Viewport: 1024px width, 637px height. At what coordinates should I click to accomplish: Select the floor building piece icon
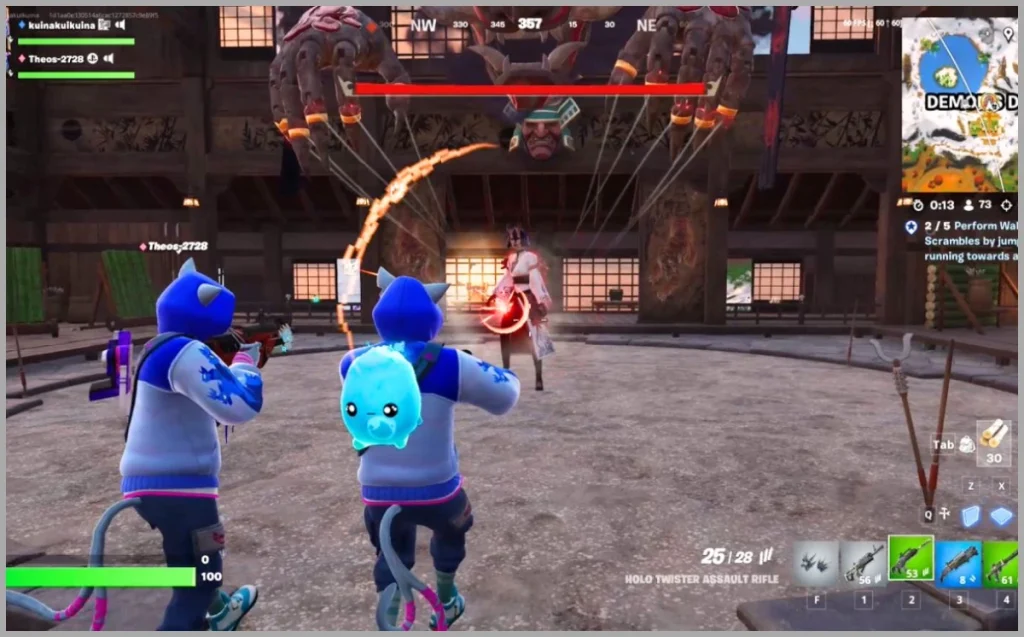[1001, 516]
